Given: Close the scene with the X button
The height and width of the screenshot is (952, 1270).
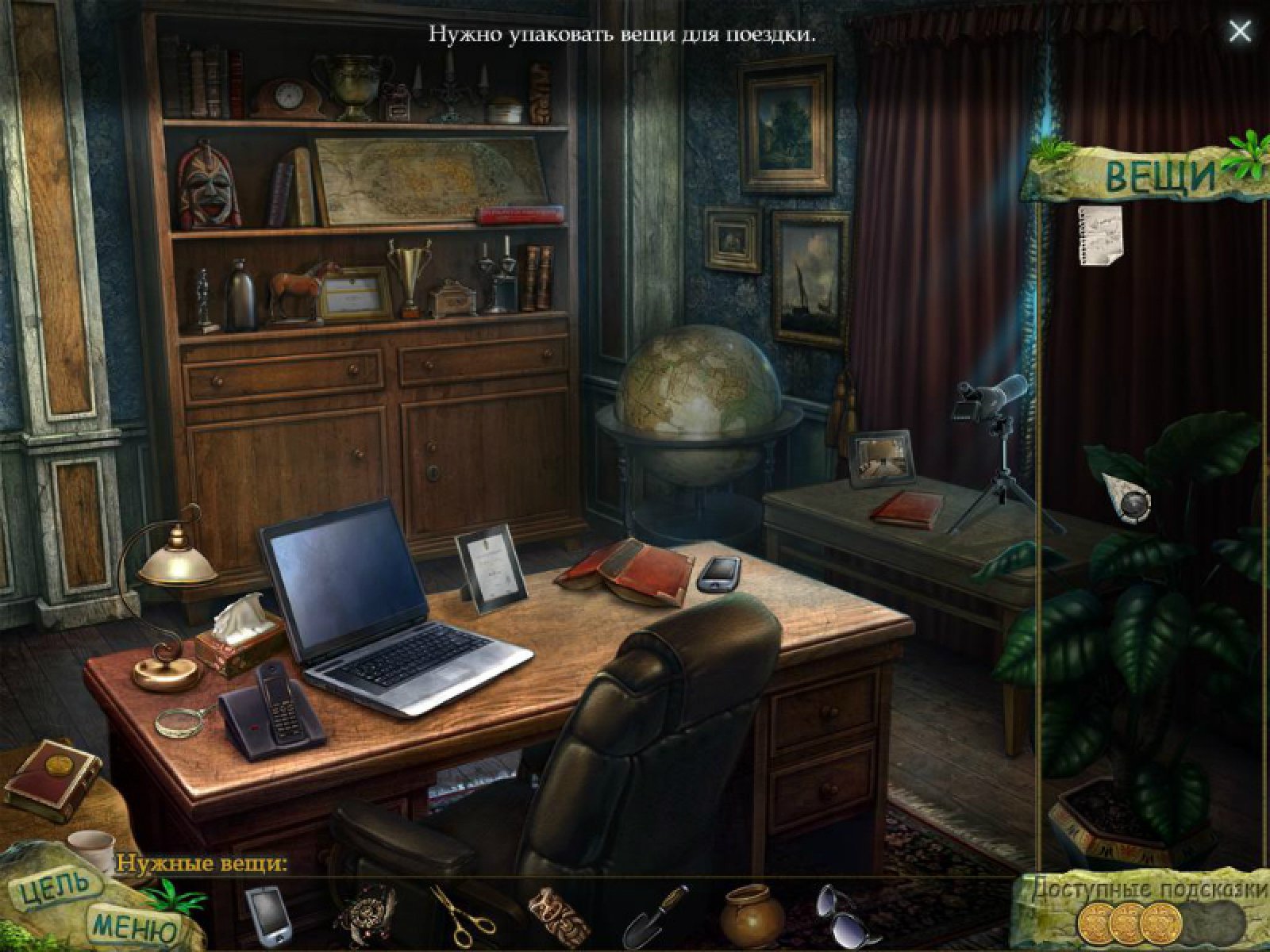Looking at the screenshot, I should pos(1239,32).
